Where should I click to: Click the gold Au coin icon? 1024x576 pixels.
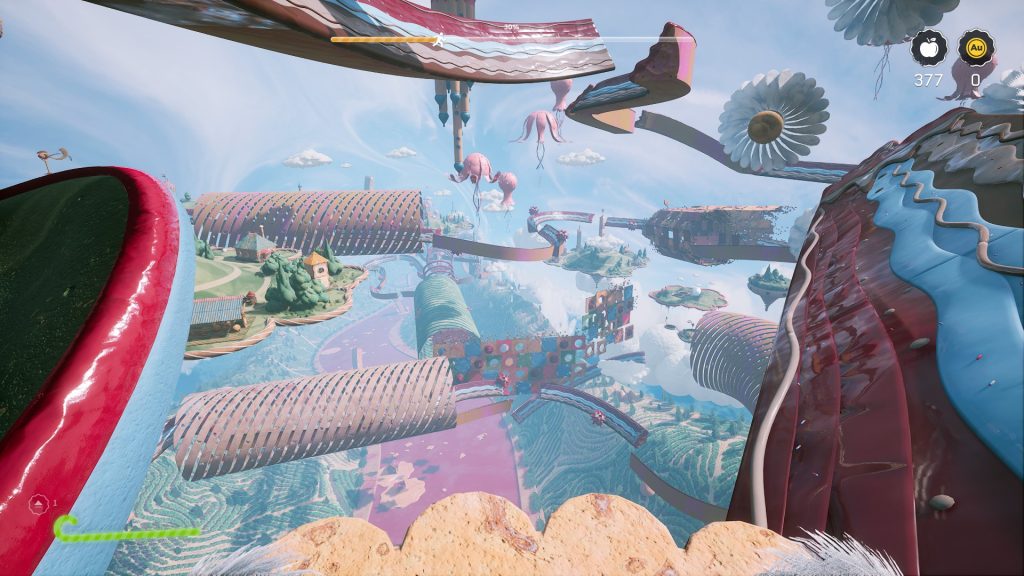975,47
